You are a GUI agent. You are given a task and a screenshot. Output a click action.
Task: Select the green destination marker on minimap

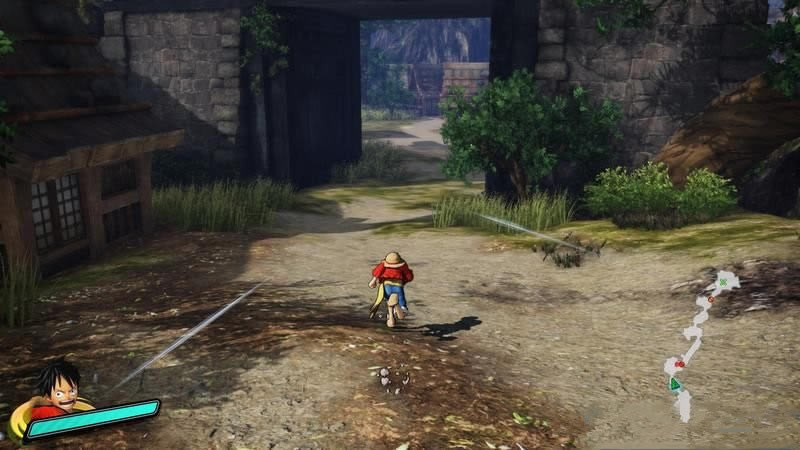(723, 283)
